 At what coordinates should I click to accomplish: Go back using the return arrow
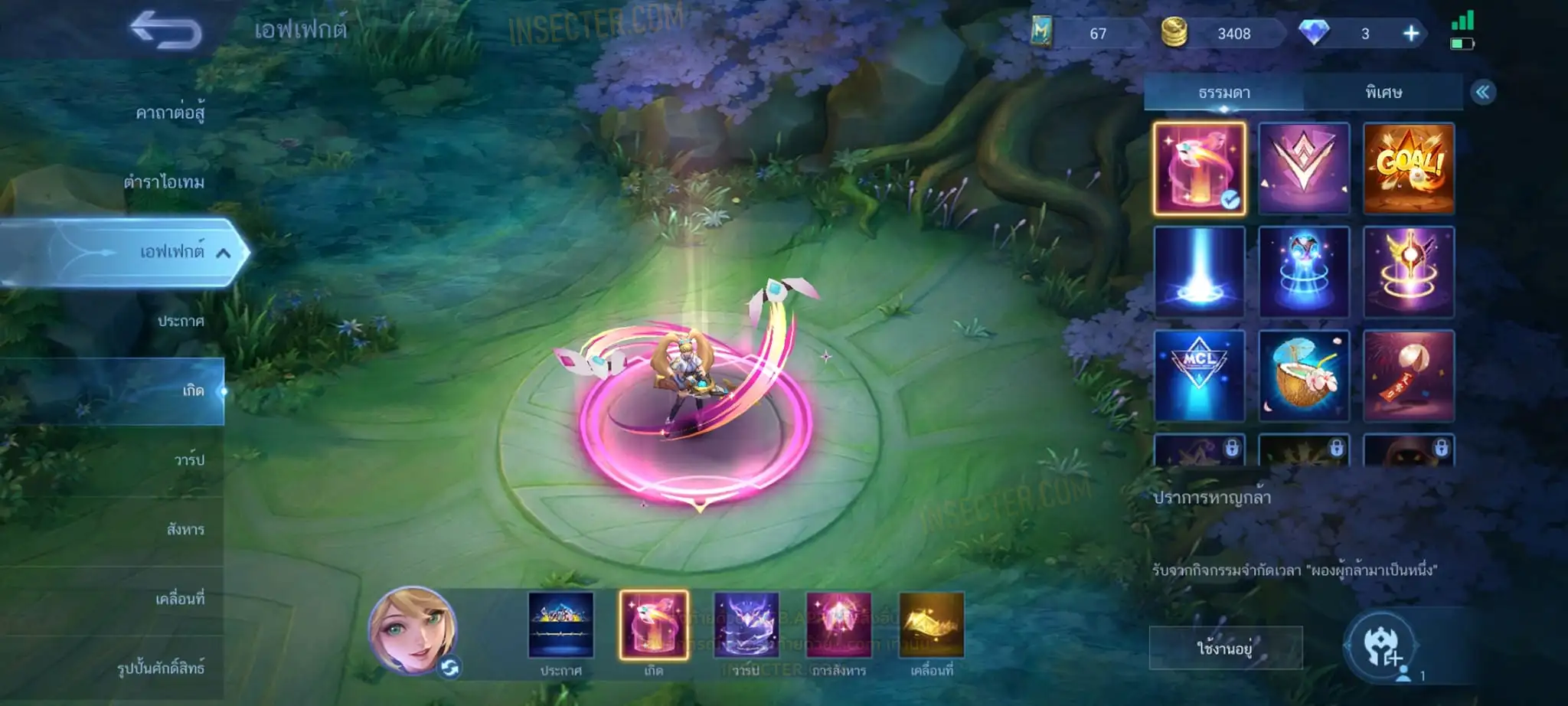(x=165, y=31)
